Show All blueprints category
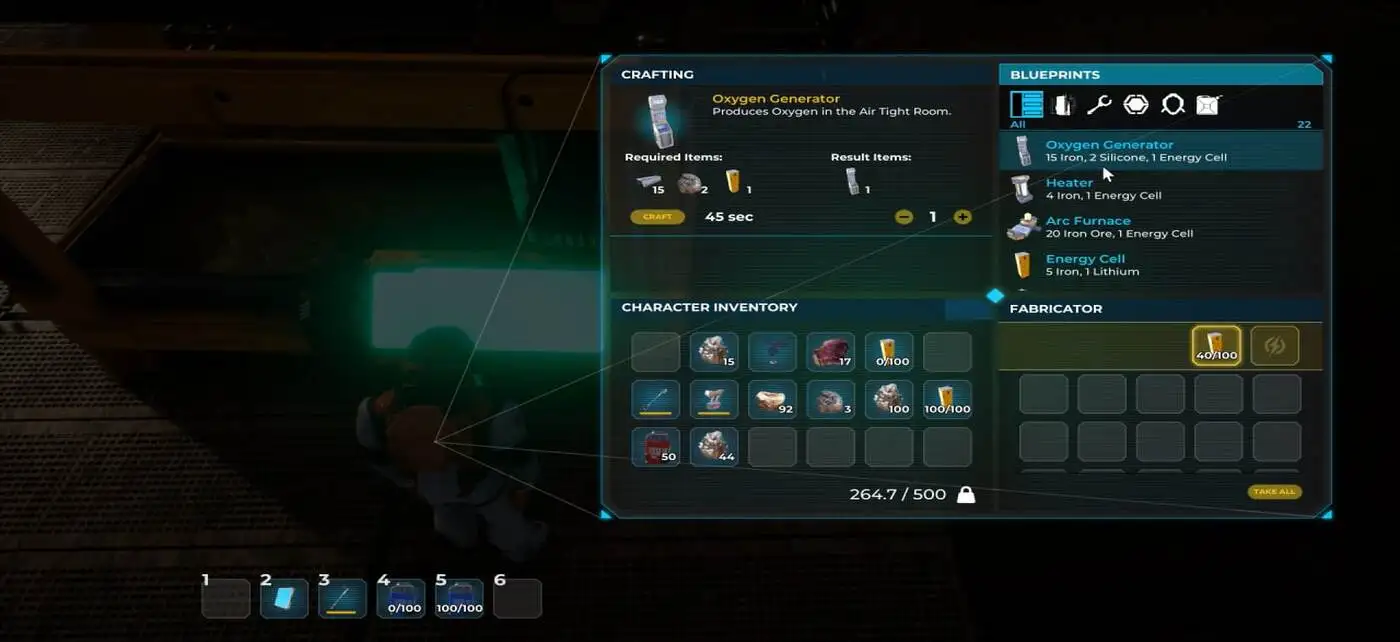This screenshot has width=1400, height=642. [x=1026, y=105]
